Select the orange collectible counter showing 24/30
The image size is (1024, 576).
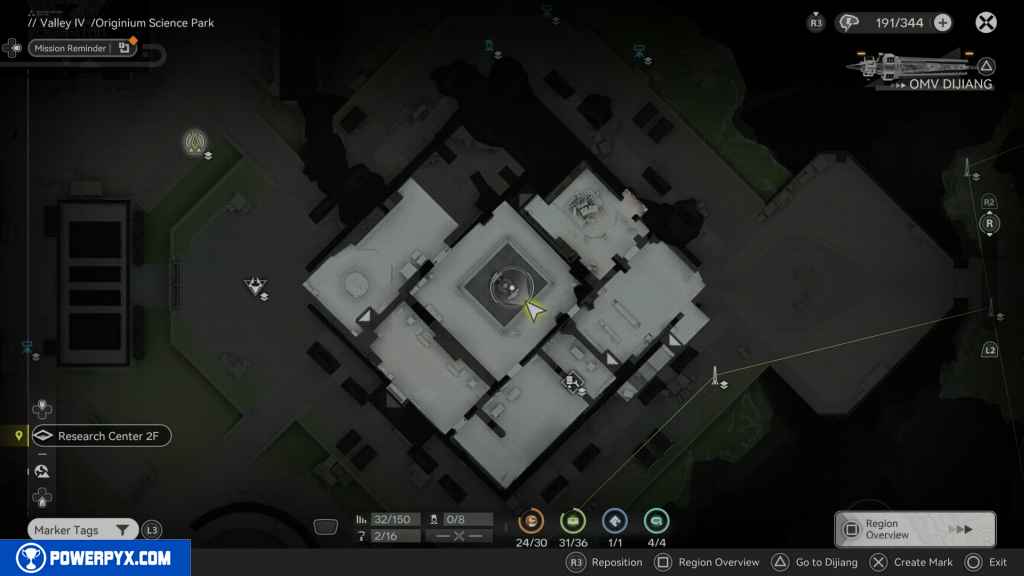tap(531, 521)
